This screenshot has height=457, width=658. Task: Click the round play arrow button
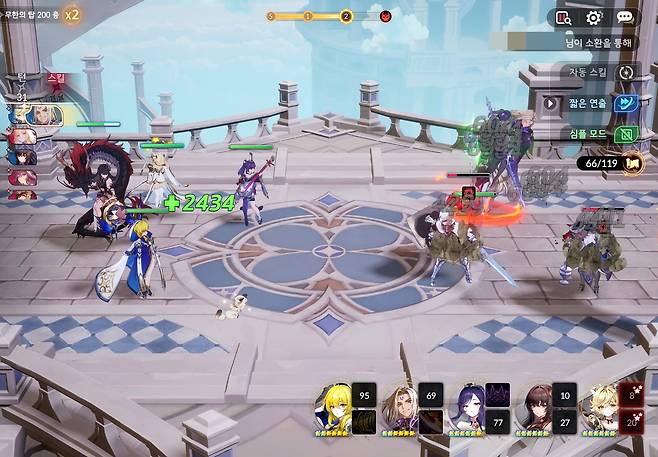[549, 103]
